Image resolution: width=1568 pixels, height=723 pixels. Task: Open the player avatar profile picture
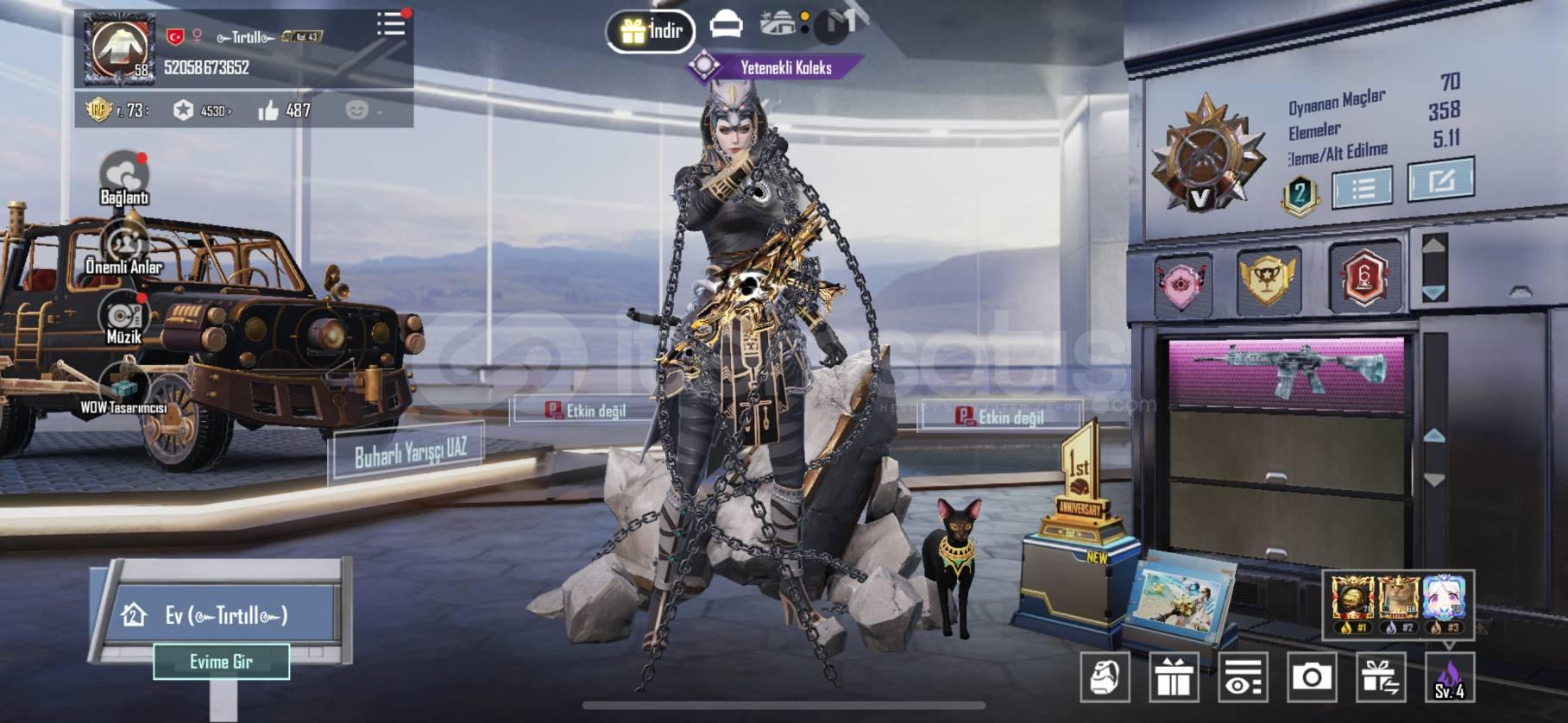tap(120, 48)
